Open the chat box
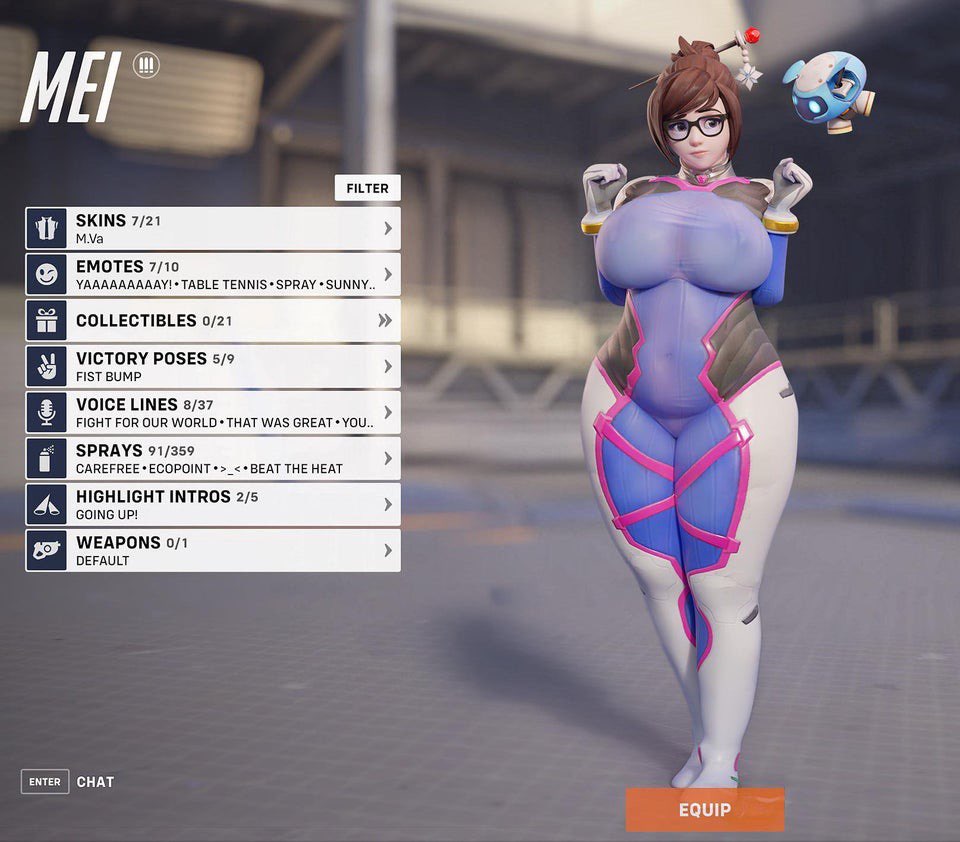 pos(68,782)
